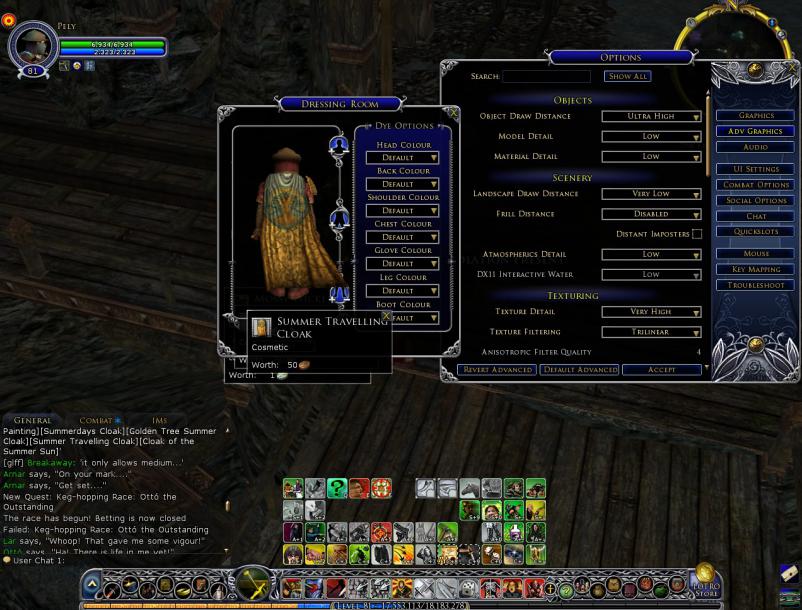Screen dimensions: 802x610
Task: Open the Landscape Draw Distance dropdown
Action: click(x=651, y=194)
